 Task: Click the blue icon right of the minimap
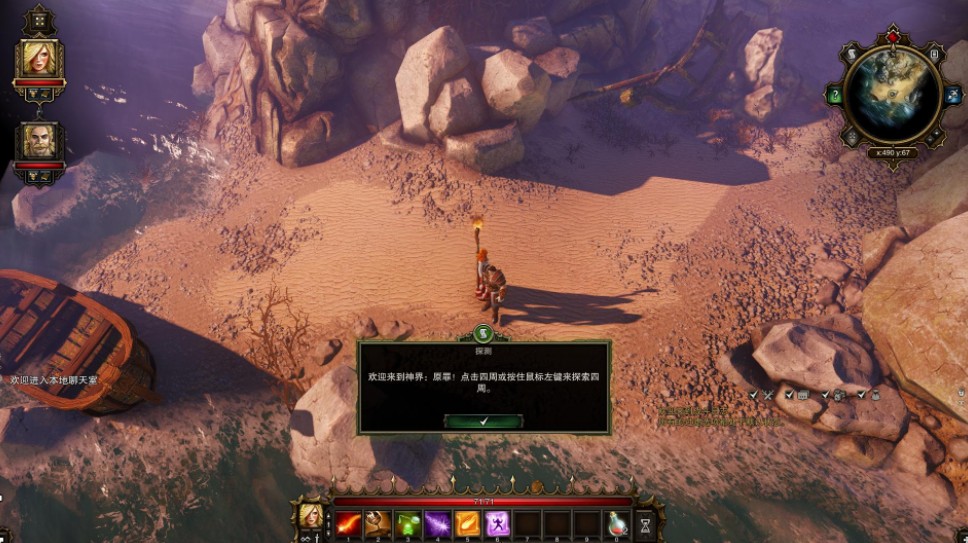pyautogui.click(x=951, y=96)
